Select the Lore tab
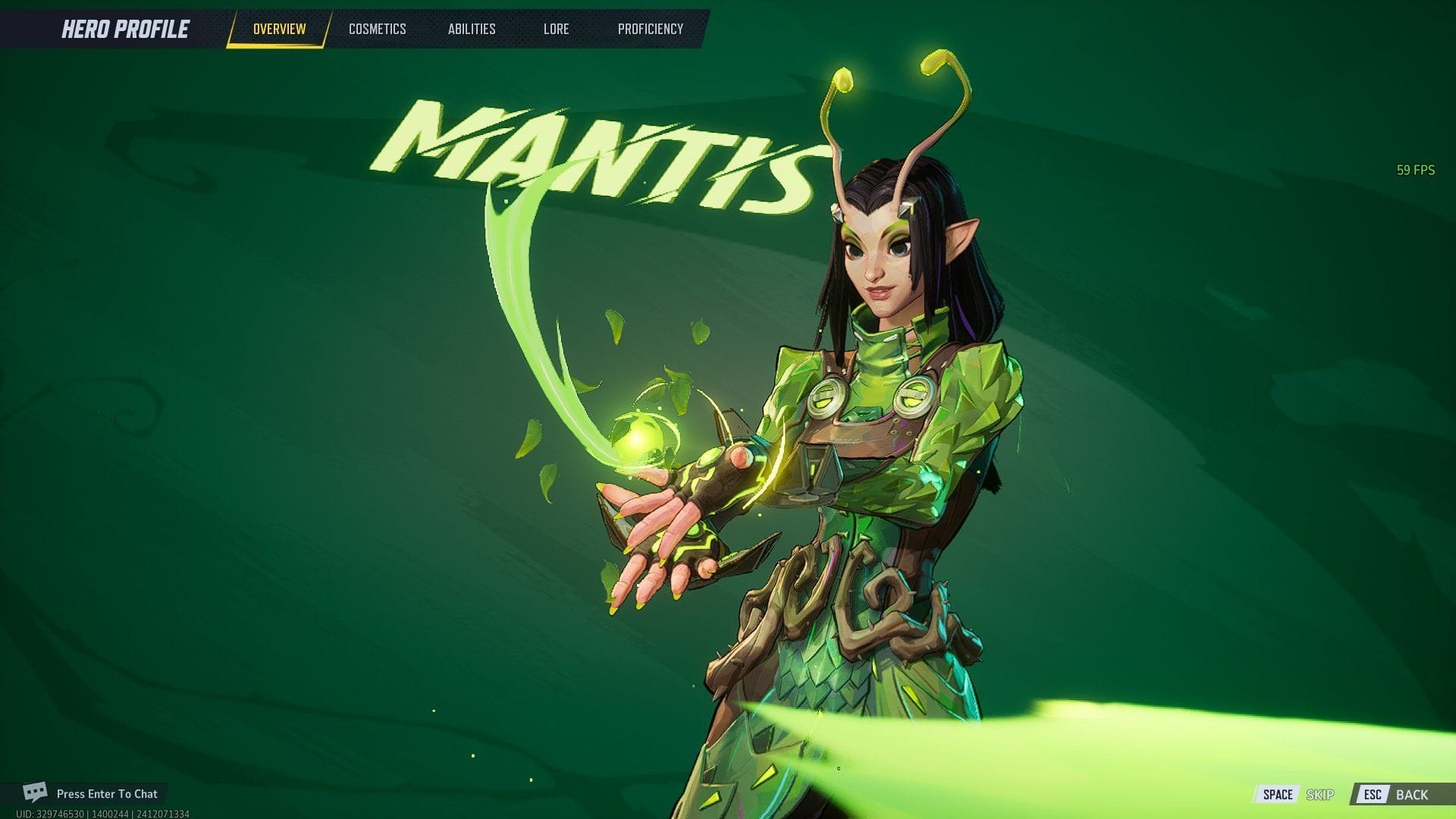The height and width of the screenshot is (819, 1456). (x=556, y=29)
